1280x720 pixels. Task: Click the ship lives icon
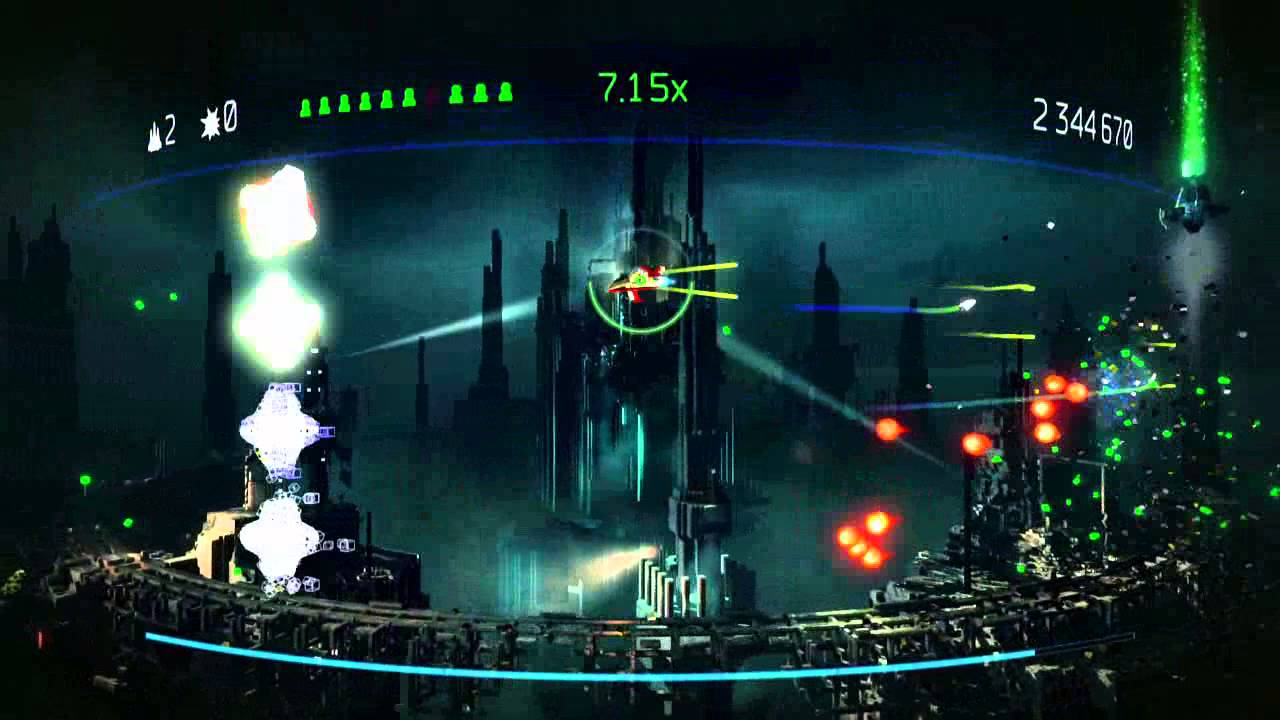[155, 134]
